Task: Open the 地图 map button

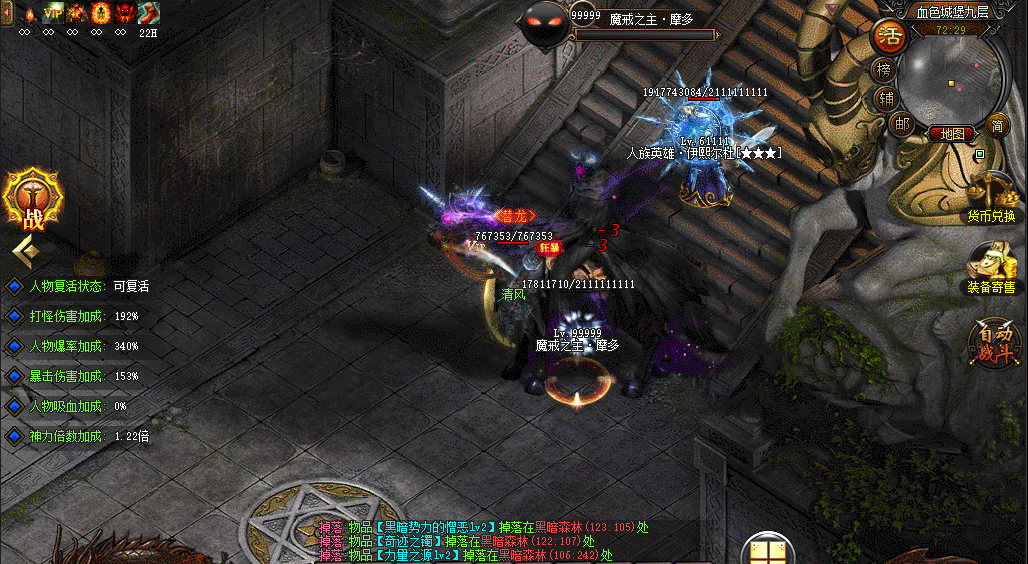Action: pos(950,133)
